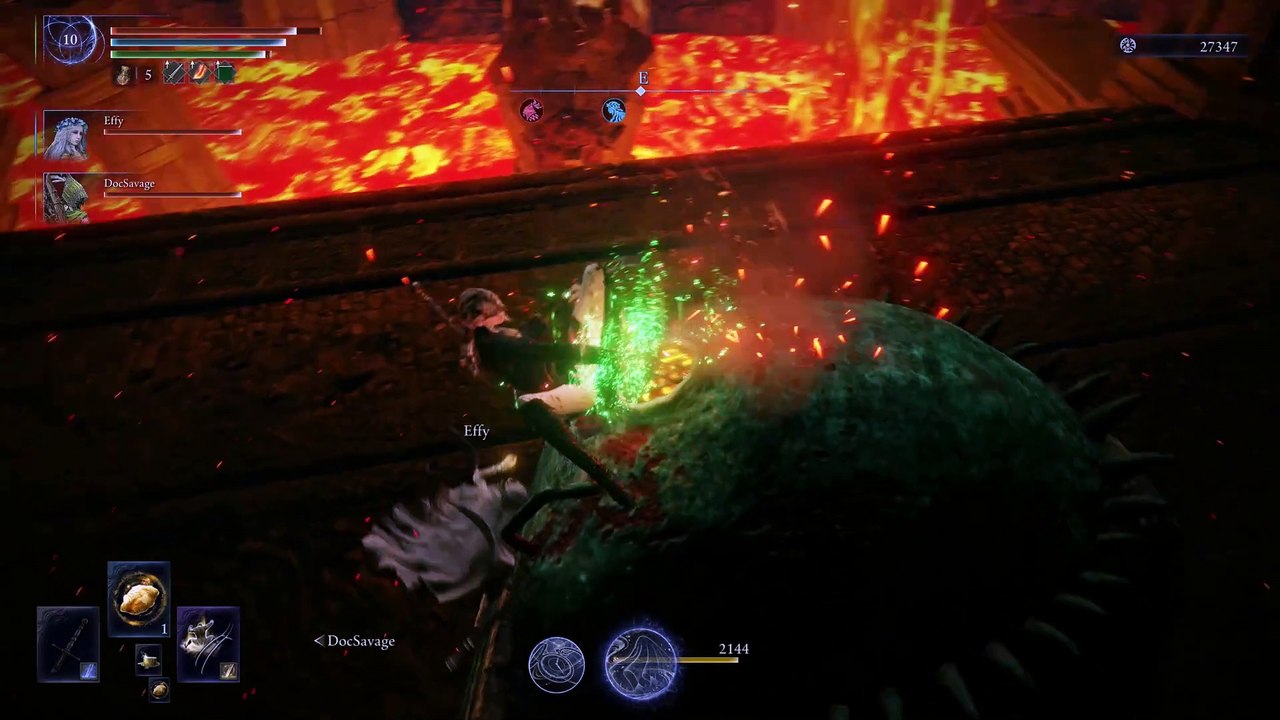Select the right-hand claw weapon slot
This screenshot has height=720, width=1280.
pyautogui.click(x=208, y=644)
